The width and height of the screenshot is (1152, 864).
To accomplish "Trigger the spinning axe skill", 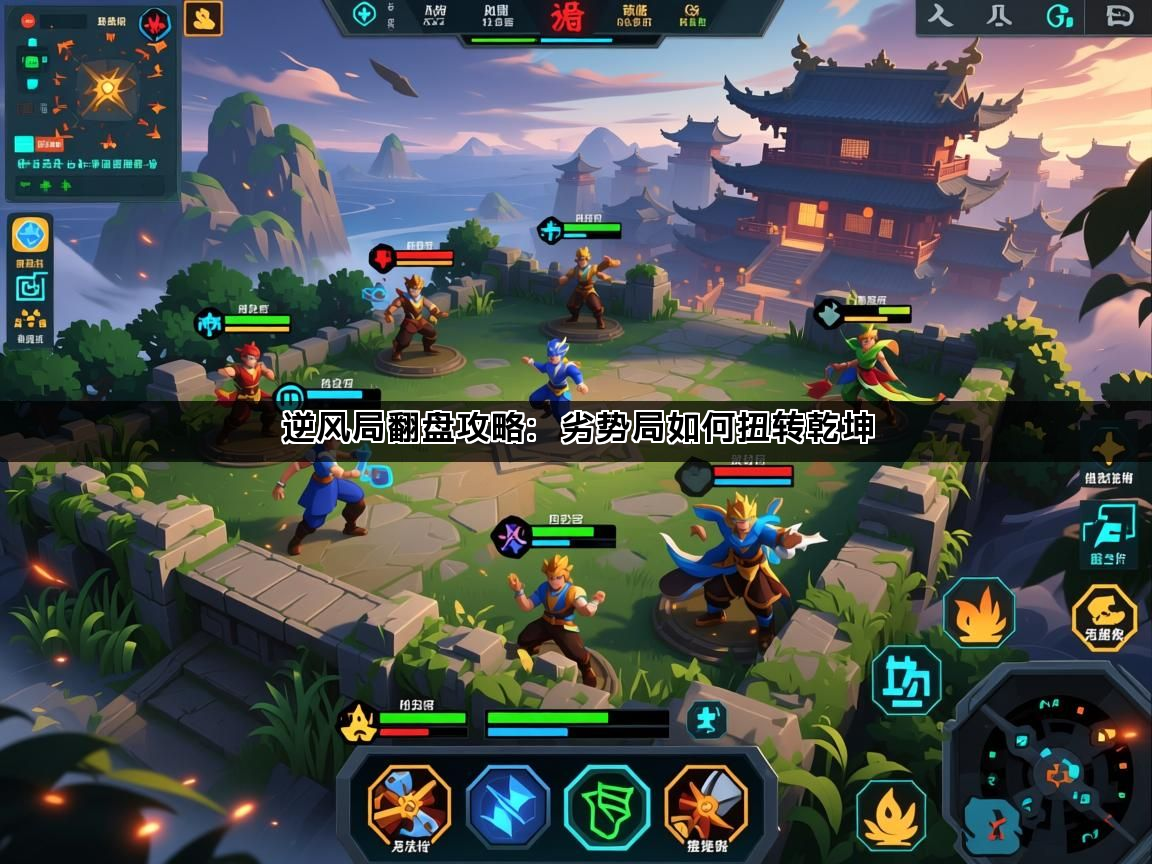I will click(x=705, y=806).
